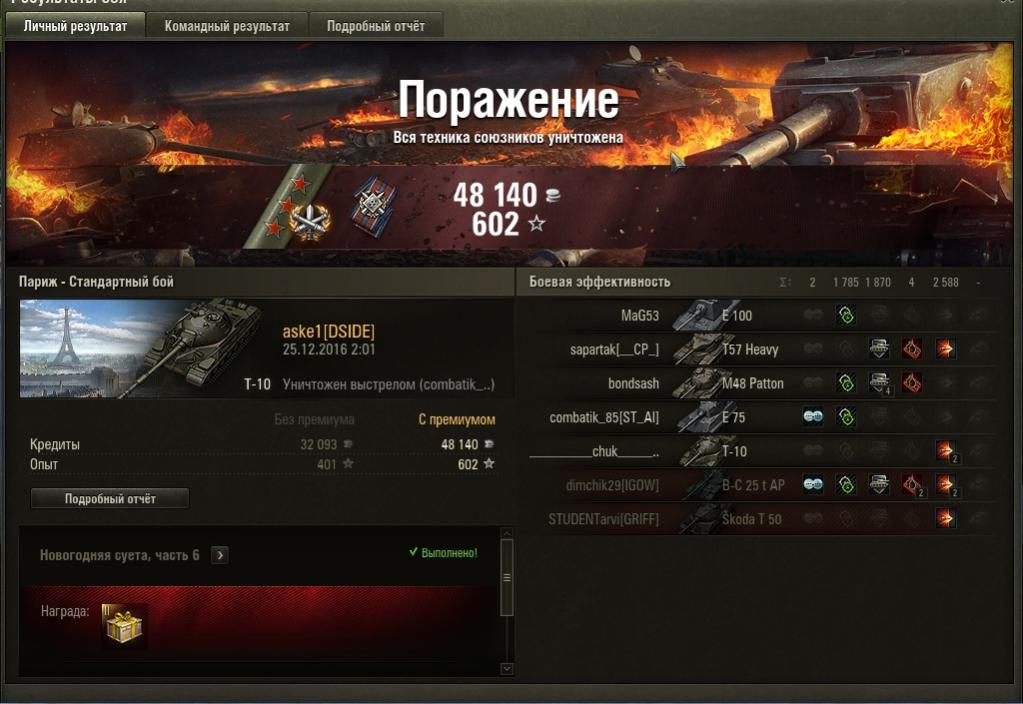This screenshot has height=704, width=1023.
Task: Click the mastery badge stars icon
Action: click(296, 208)
